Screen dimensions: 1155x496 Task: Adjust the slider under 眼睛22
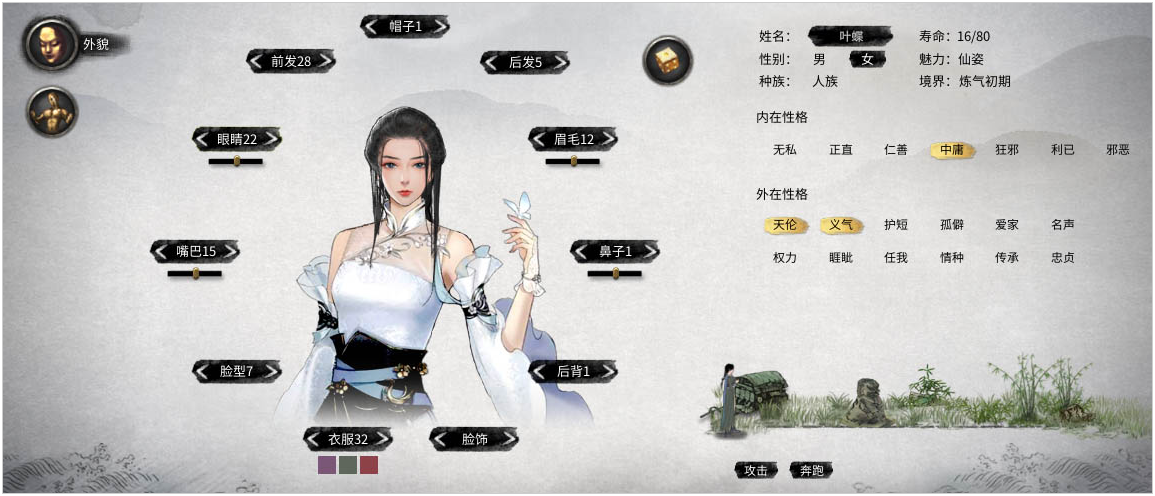click(236, 161)
